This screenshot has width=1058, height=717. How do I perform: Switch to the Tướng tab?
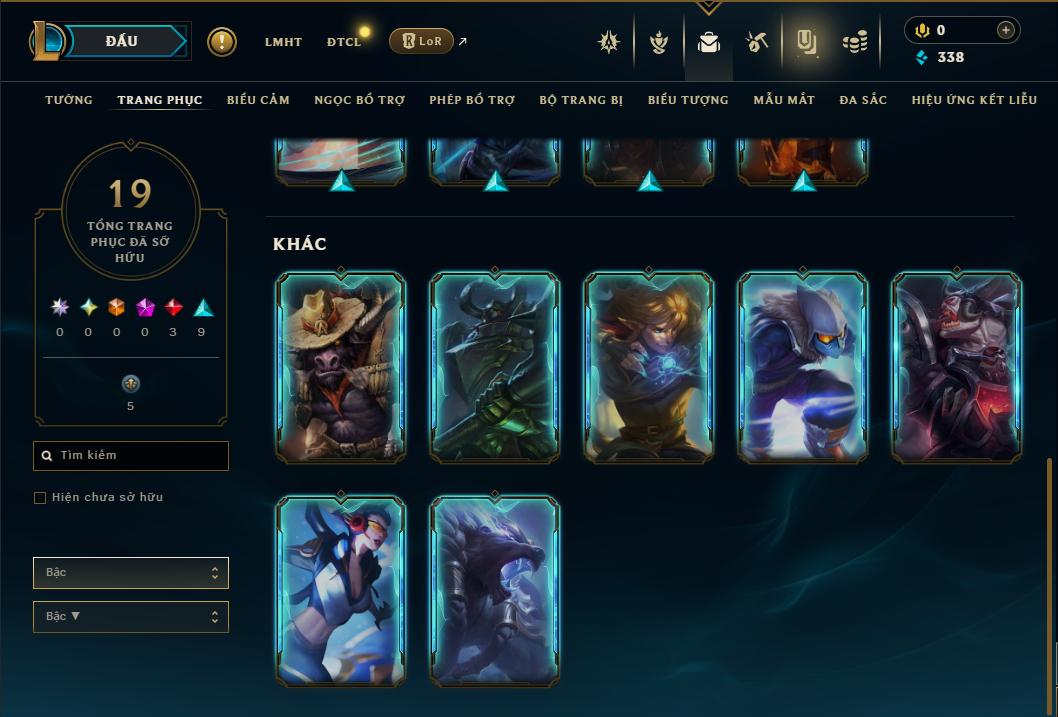[x=69, y=100]
